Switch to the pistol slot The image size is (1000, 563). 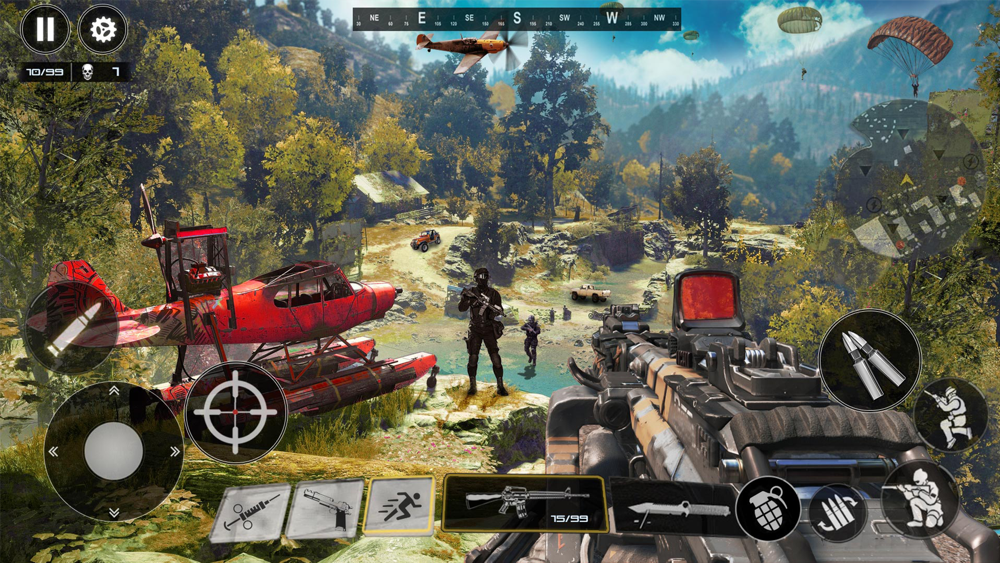pyautogui.click(x=325, y=509)
